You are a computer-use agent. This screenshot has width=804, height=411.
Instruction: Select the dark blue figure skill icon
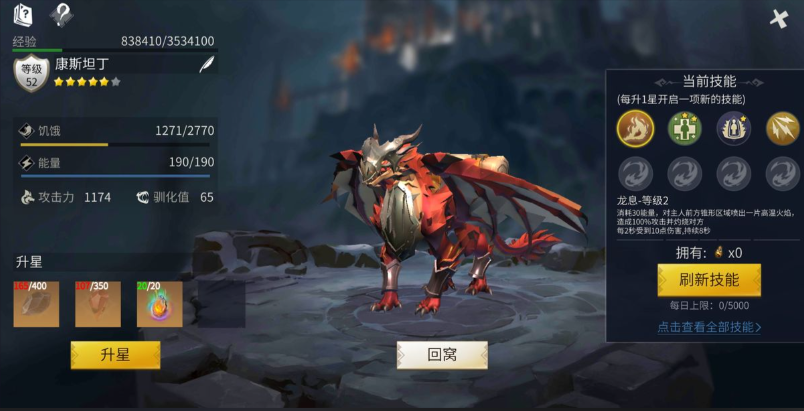[x=733, y=129]
